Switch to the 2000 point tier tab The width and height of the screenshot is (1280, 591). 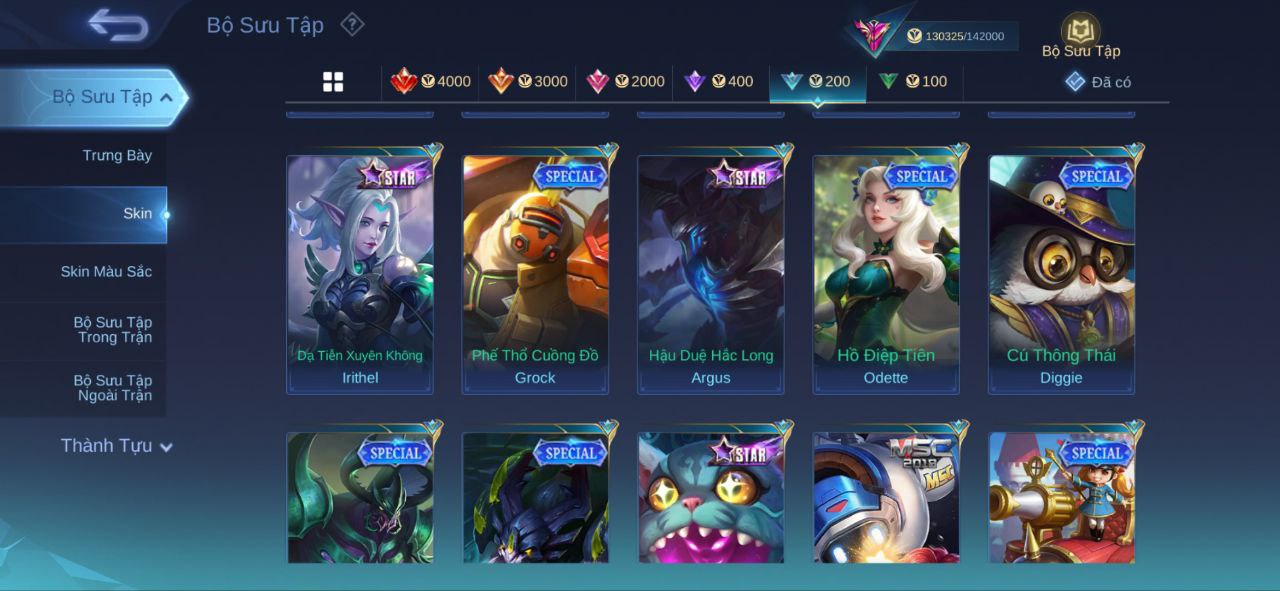tap(625, 82)
